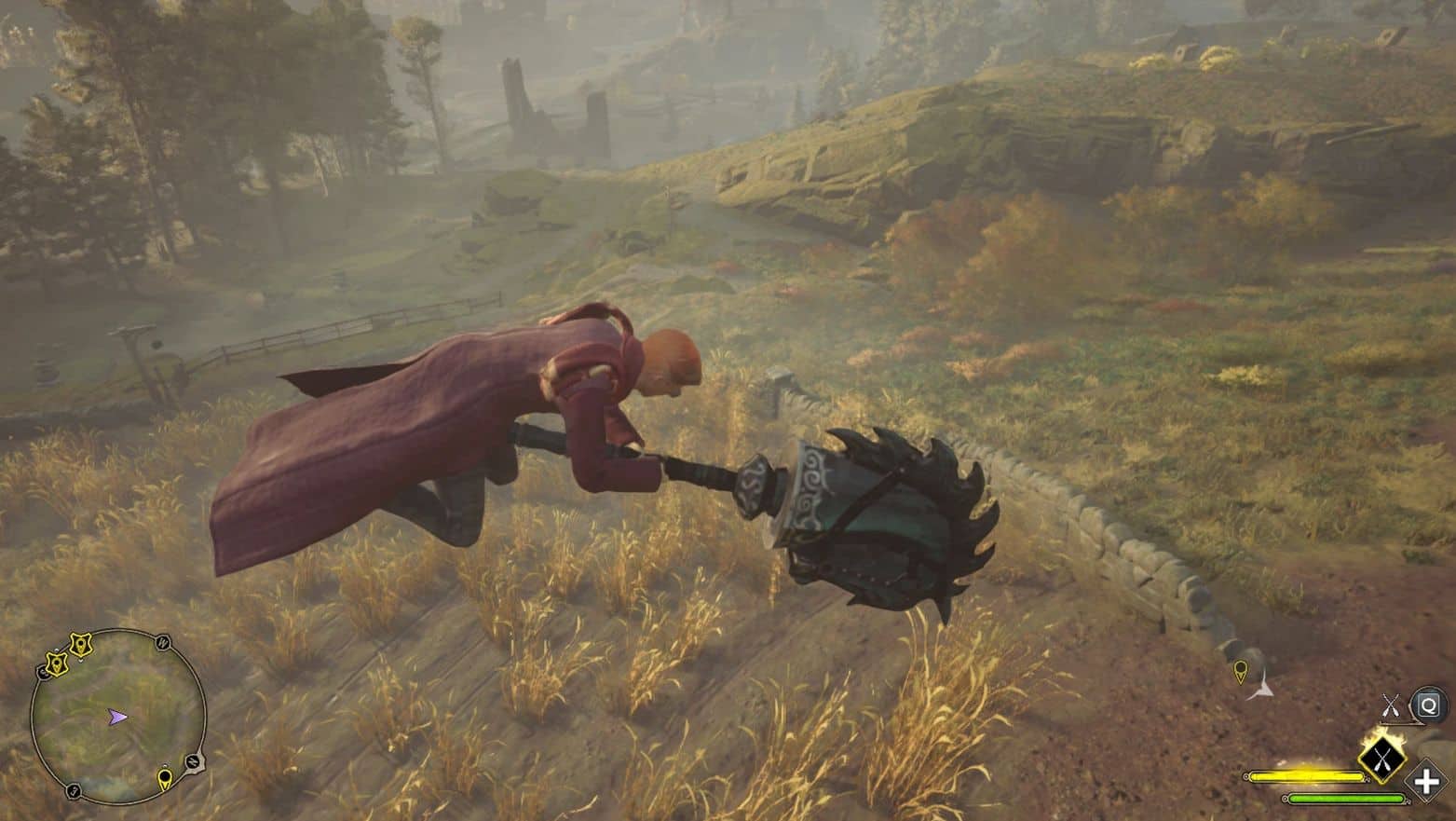Select the yellow pin marker on the minimap
This screenshot has height=821, width=1456.
pyautogui.click(x=165, y=777)
